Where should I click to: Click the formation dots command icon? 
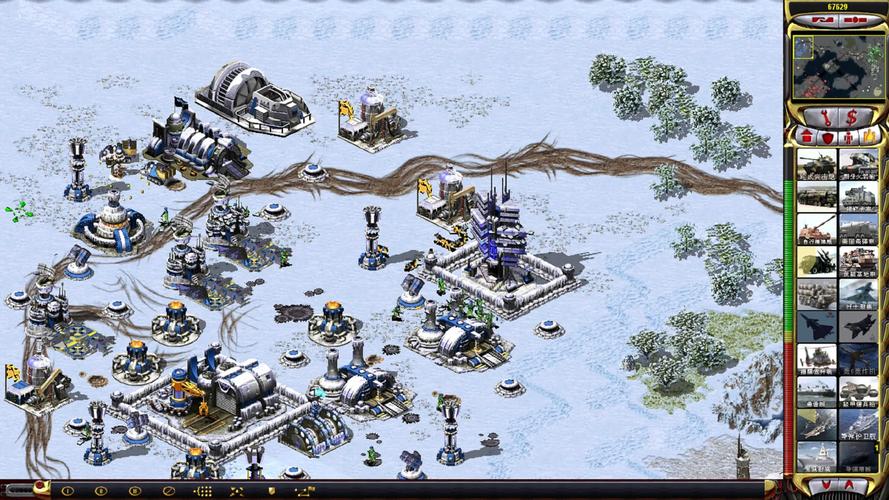click(x=204, y=491)
